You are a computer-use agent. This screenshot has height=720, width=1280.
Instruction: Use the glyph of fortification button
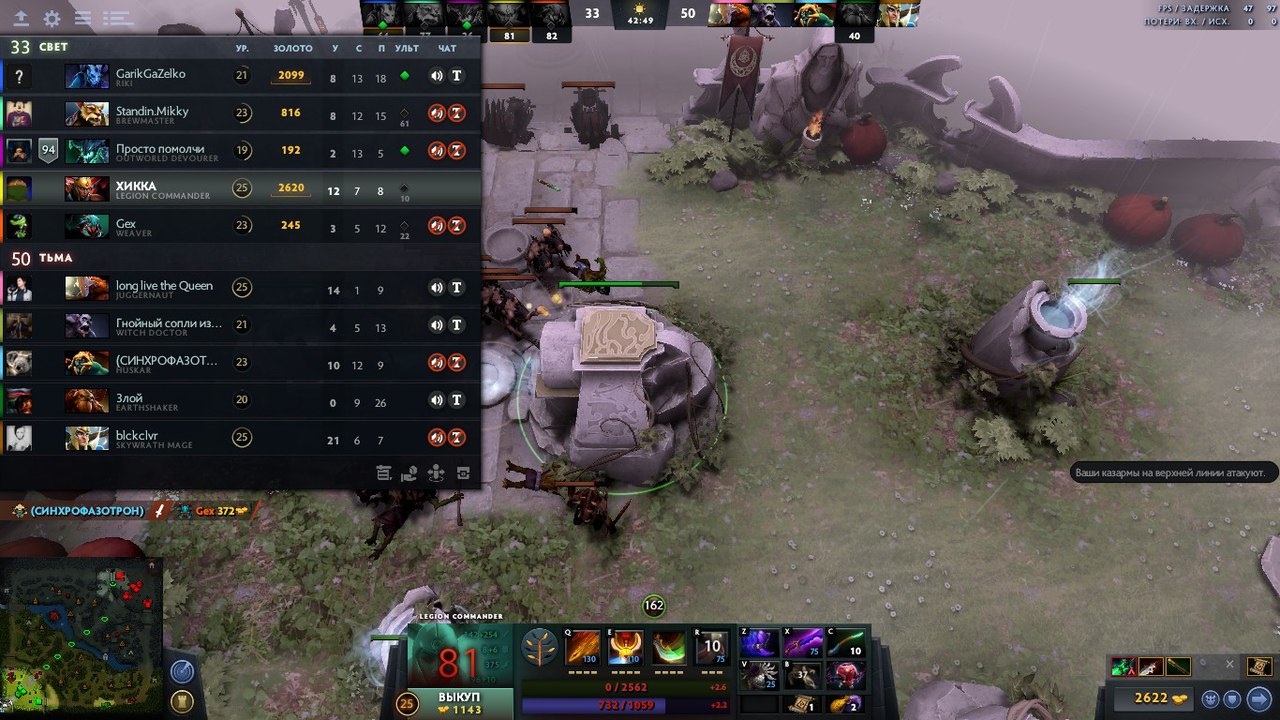182,700
